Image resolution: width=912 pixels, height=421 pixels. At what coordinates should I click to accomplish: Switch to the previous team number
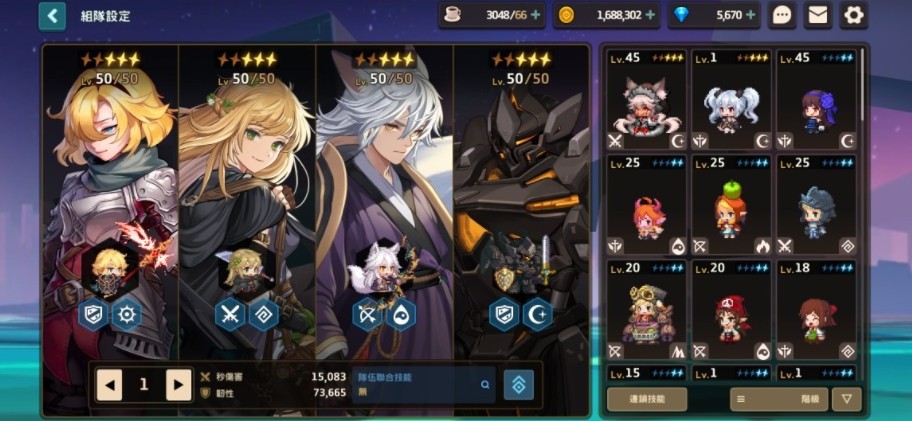109,384
